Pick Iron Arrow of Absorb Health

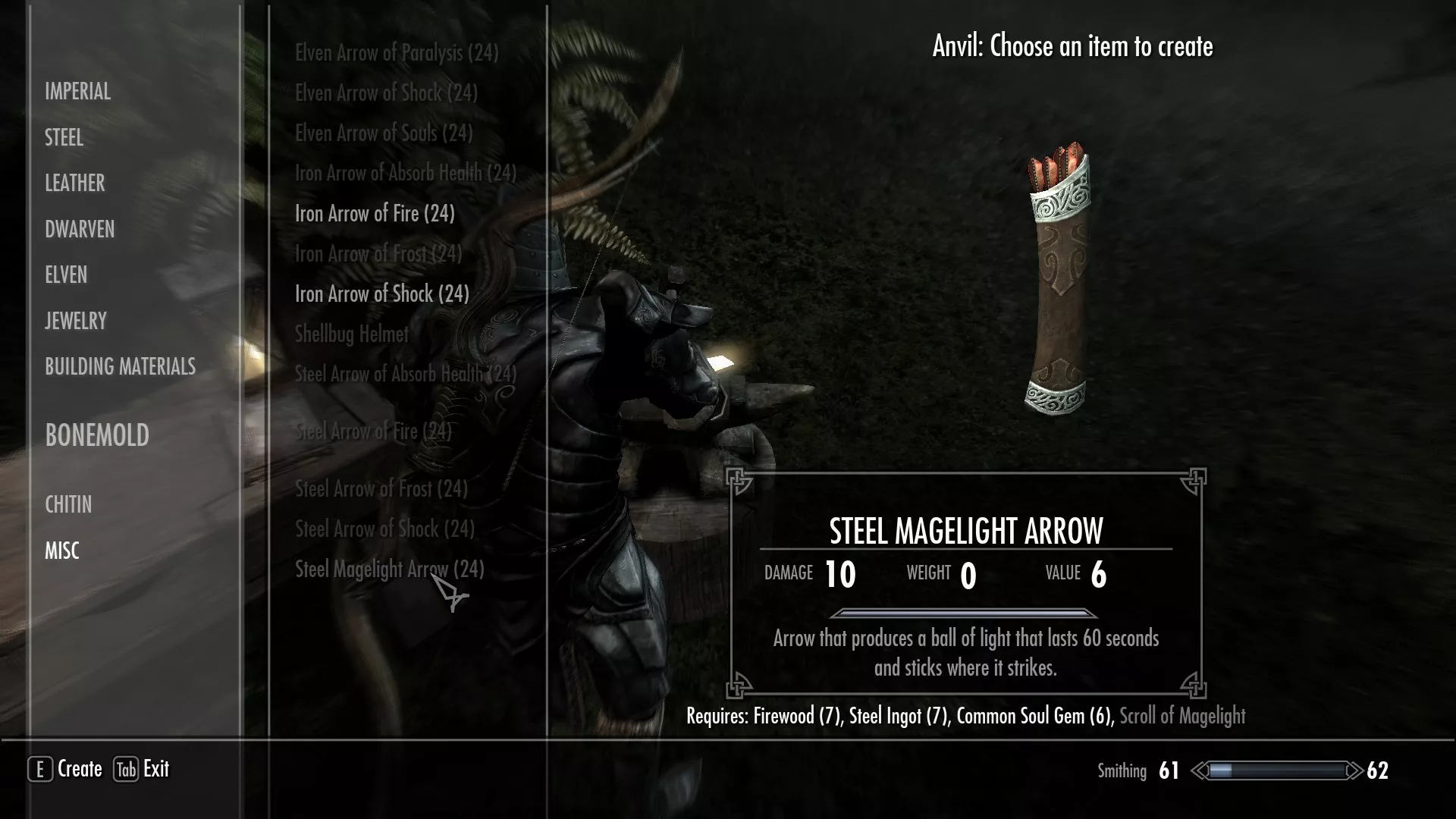pos(406,174)
